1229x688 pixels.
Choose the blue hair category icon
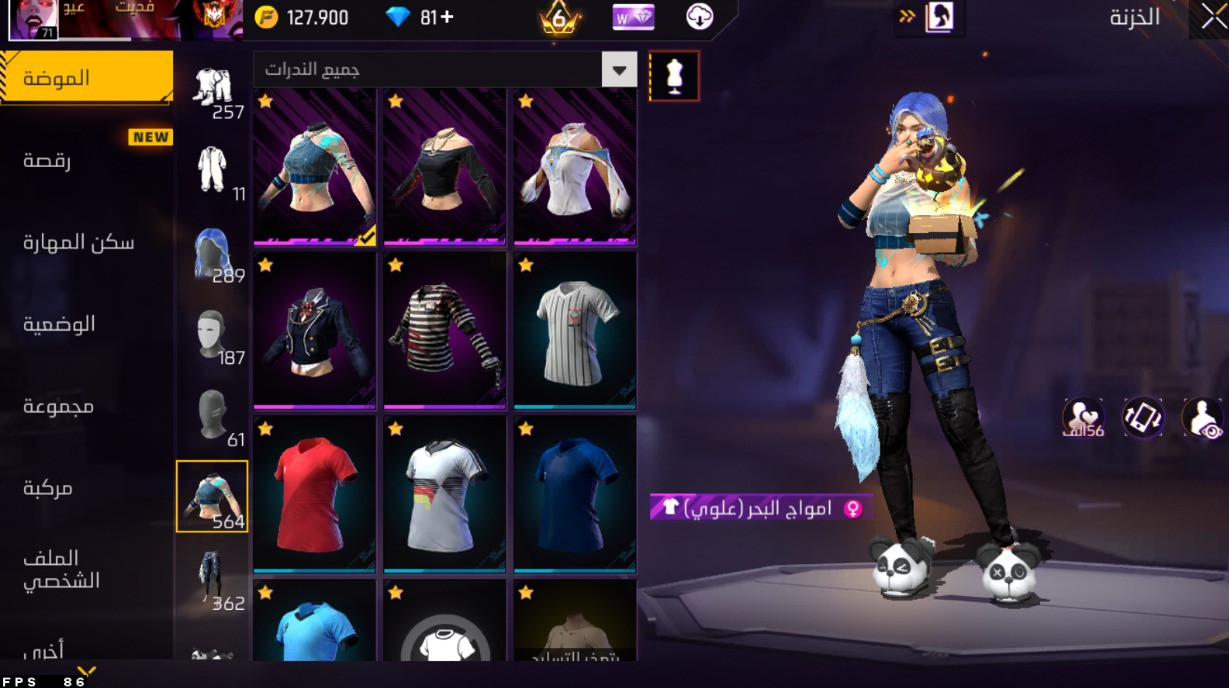(x=212, y=252)
